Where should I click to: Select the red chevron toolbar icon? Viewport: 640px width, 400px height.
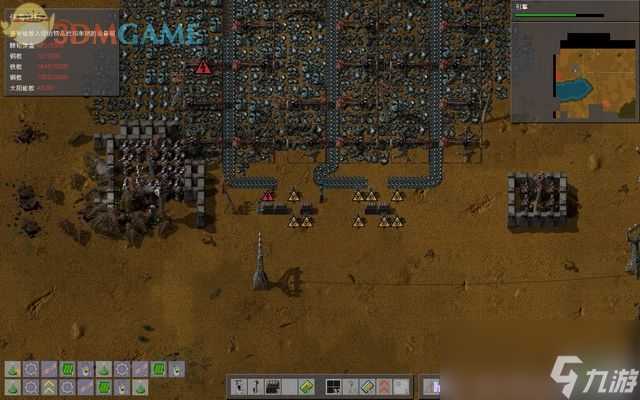(x=384, y=386)
